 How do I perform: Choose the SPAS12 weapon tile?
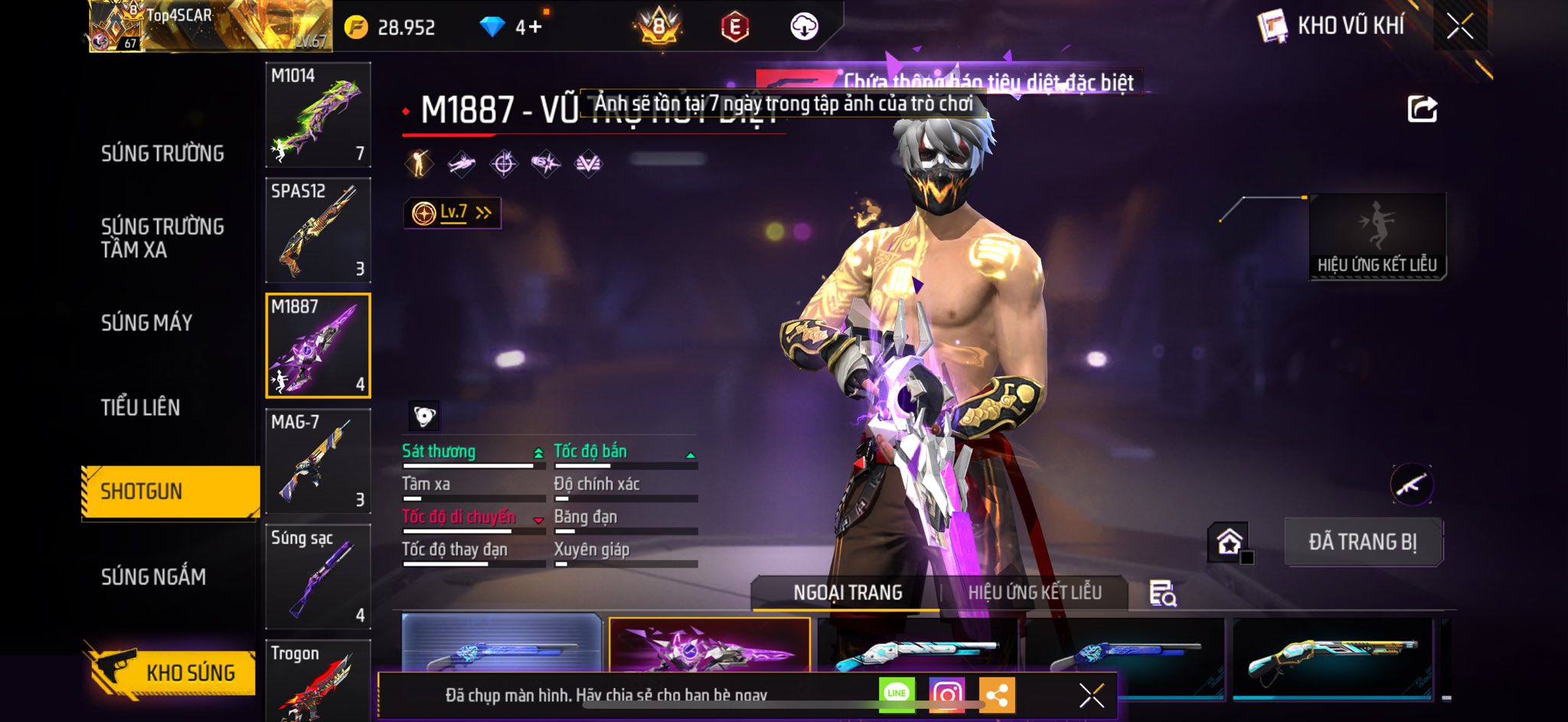coord(318,230)
